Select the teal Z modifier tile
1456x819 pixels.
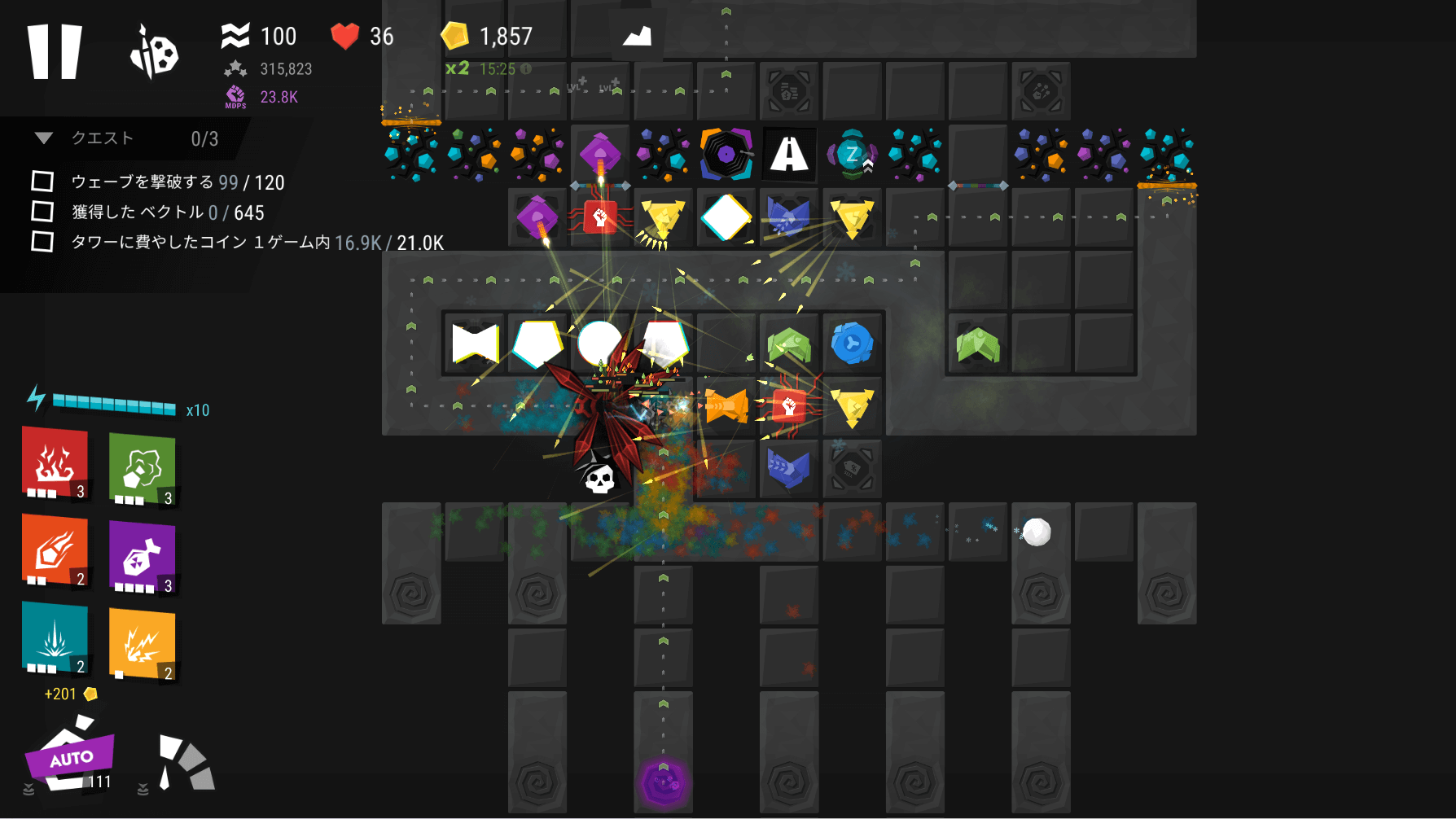pyautogui.click(x=852, y=154)
